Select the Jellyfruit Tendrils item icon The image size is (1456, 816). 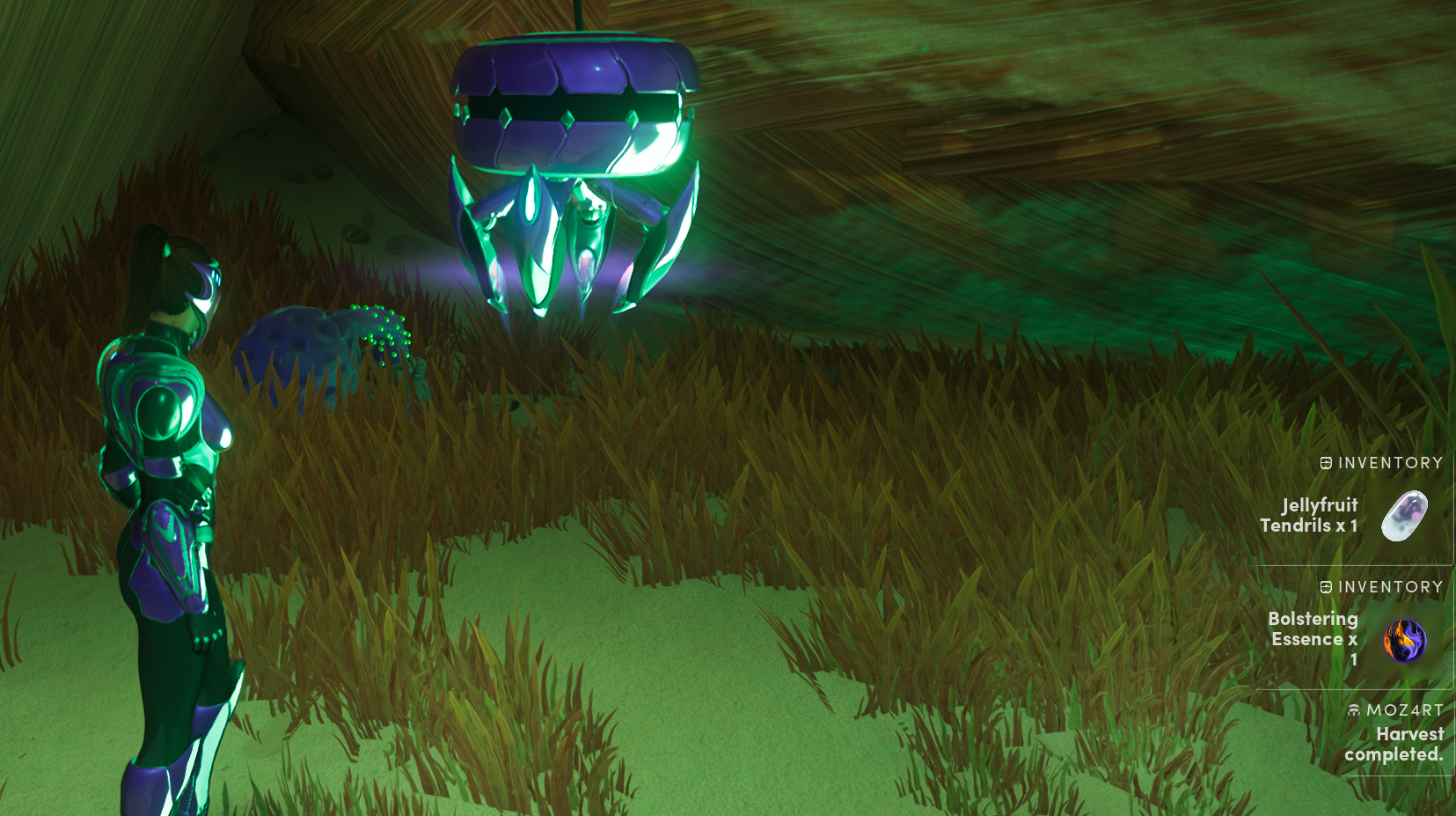1404,516
